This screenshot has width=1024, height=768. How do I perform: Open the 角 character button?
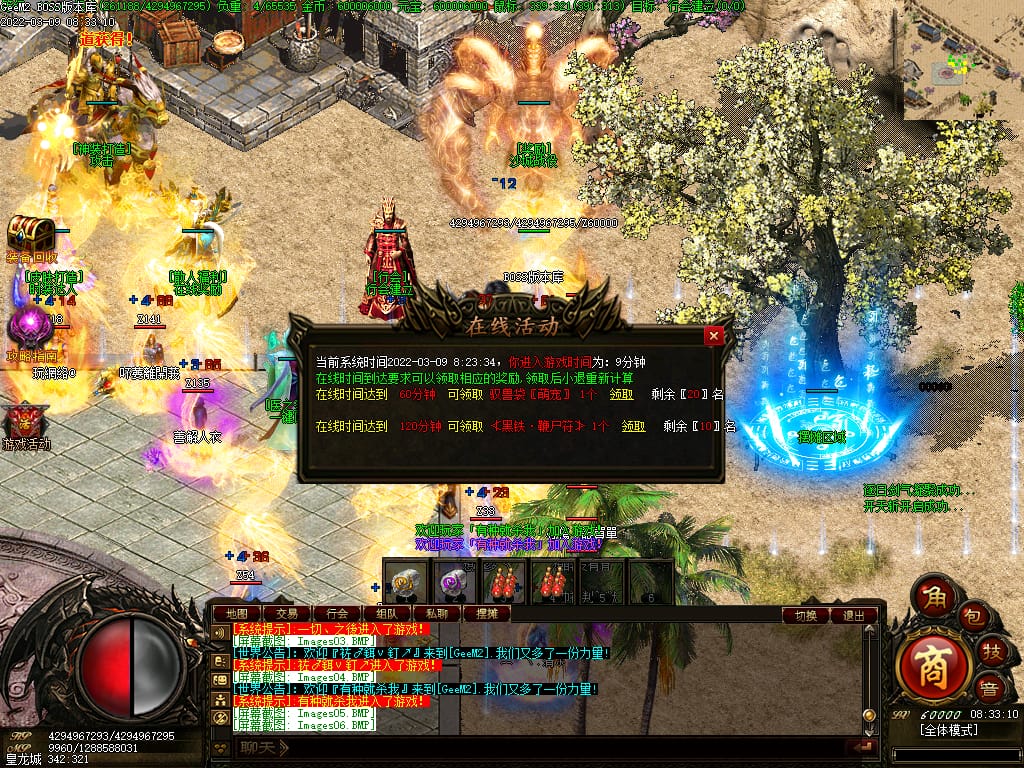[x=935, y=596]
